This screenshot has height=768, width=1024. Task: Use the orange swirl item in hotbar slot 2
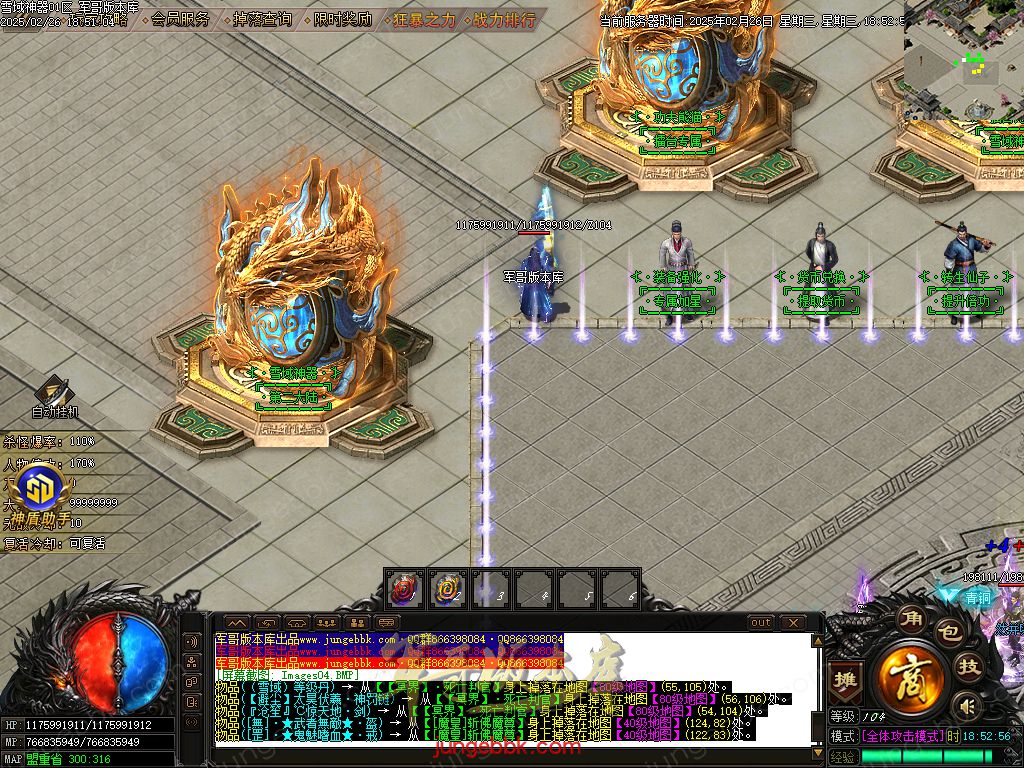447,589
